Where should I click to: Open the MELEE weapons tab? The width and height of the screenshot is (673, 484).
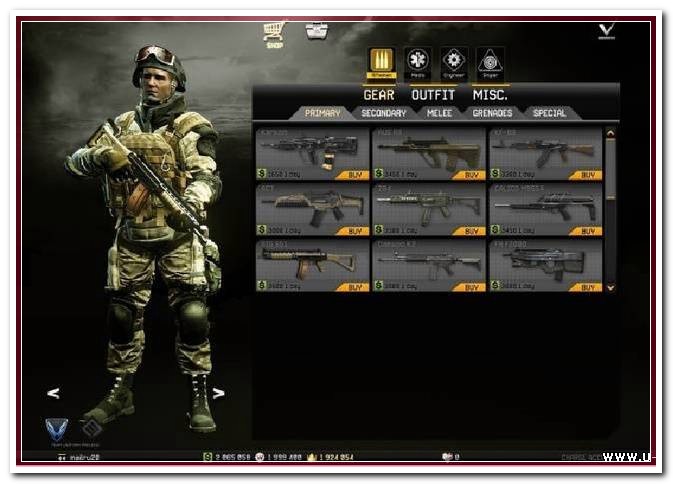coord(440,113)
